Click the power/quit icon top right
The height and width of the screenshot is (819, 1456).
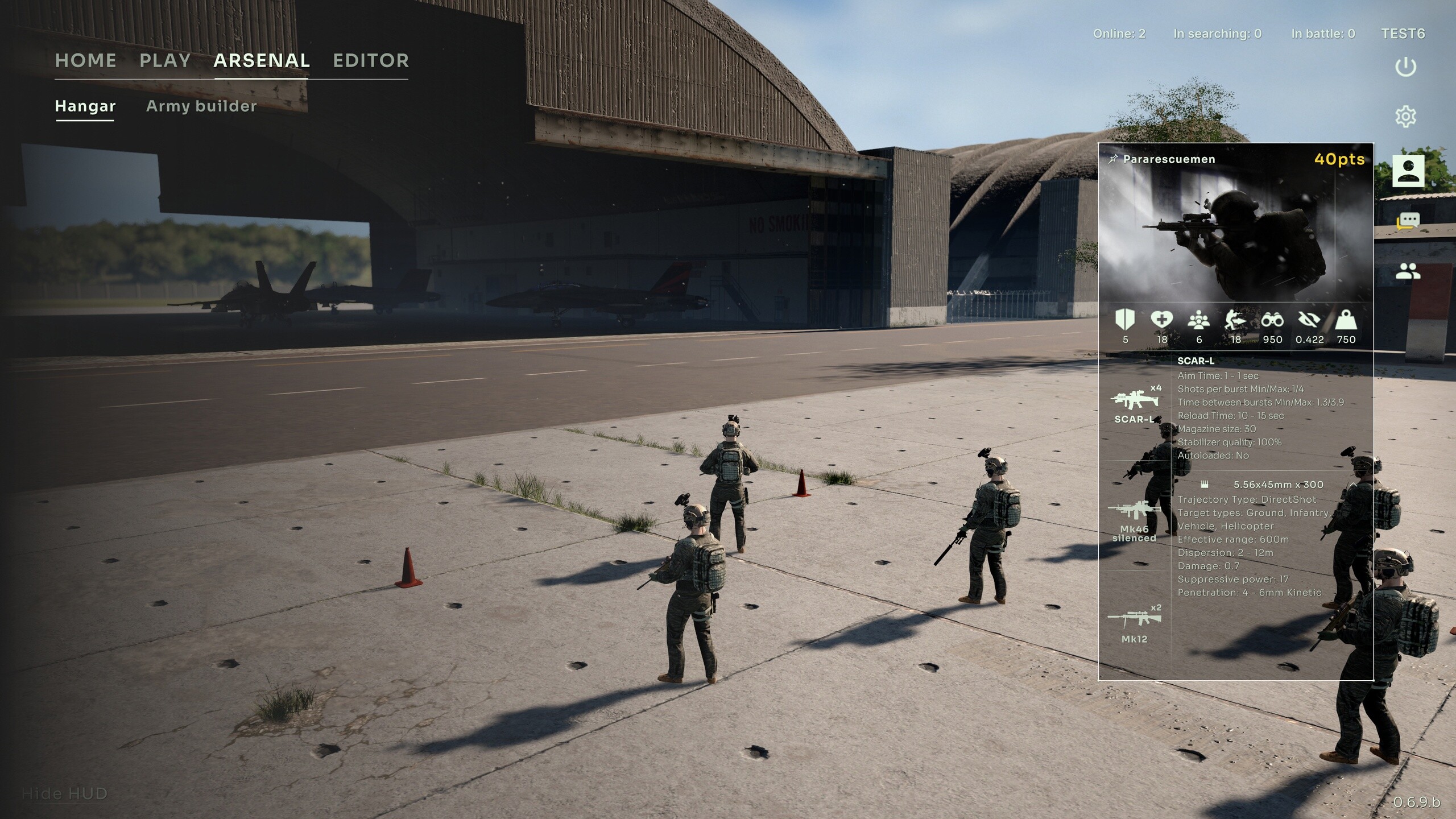[x=1405, y=66]
